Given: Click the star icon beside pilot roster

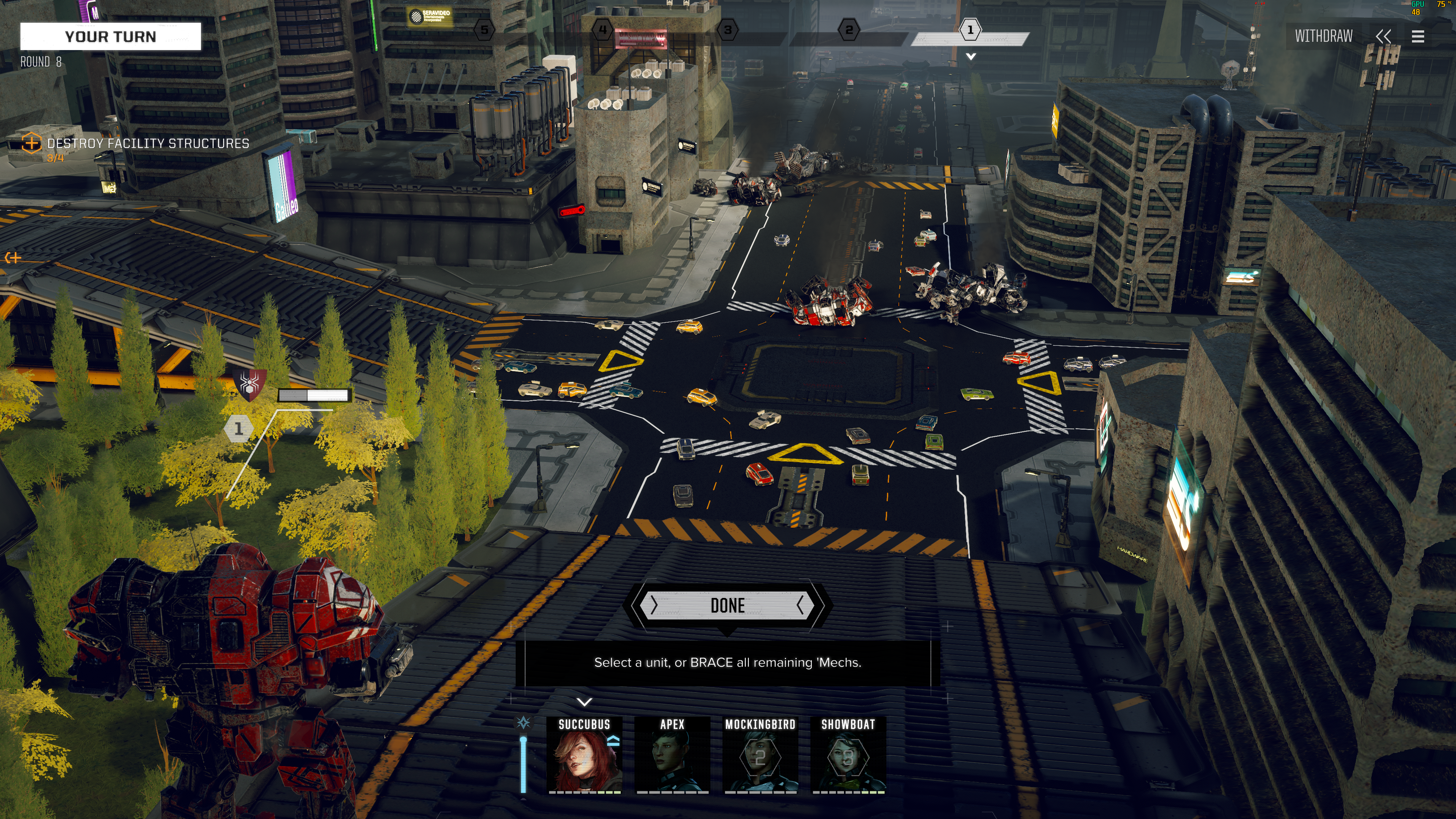Looking at the screenshot, I should tap(524, 722).
